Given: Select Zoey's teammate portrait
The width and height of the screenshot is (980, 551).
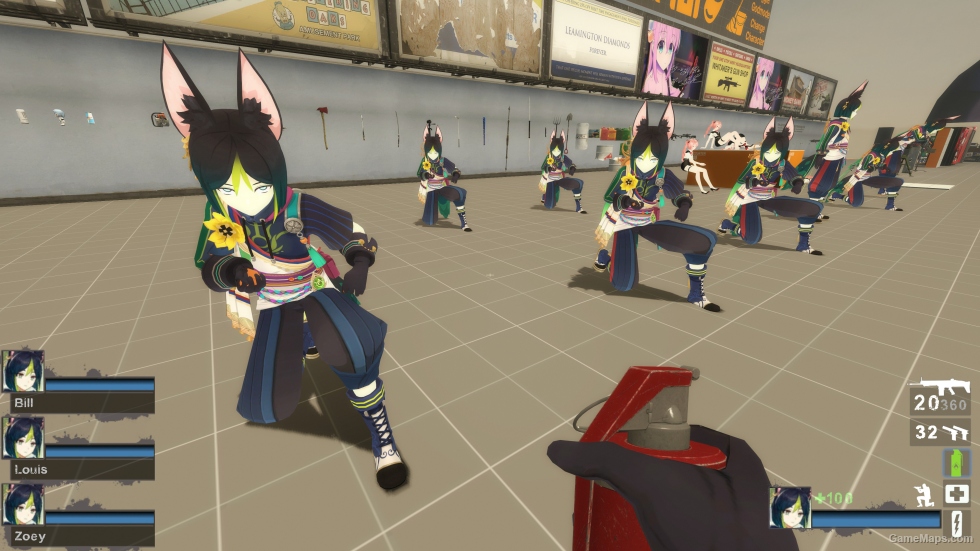Looking at the screenshot, I should [x=22, y=504].
